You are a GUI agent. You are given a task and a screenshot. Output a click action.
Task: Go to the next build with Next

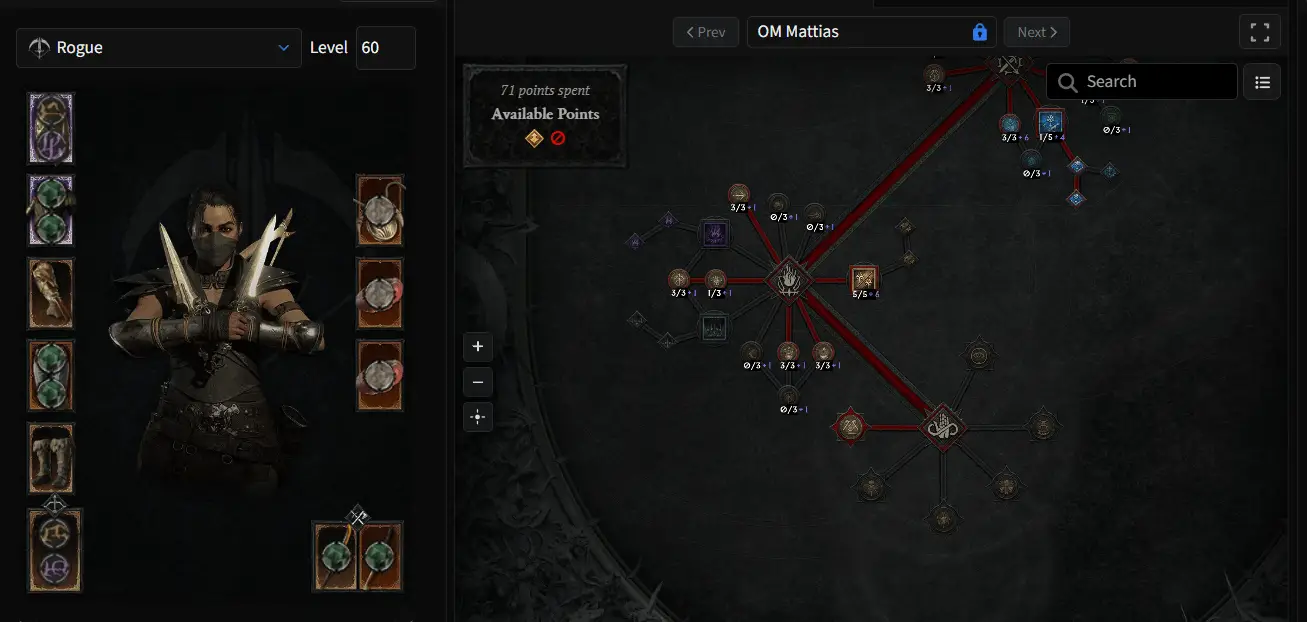1036,32
